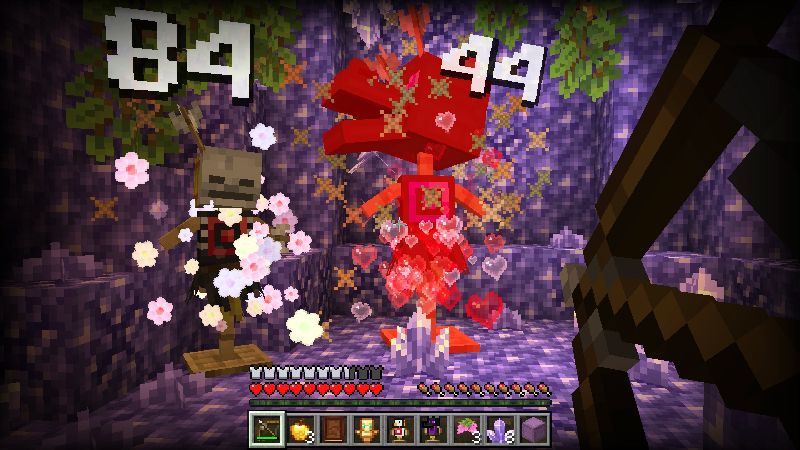Select the pink flower stack

click(x=465, y=428)
